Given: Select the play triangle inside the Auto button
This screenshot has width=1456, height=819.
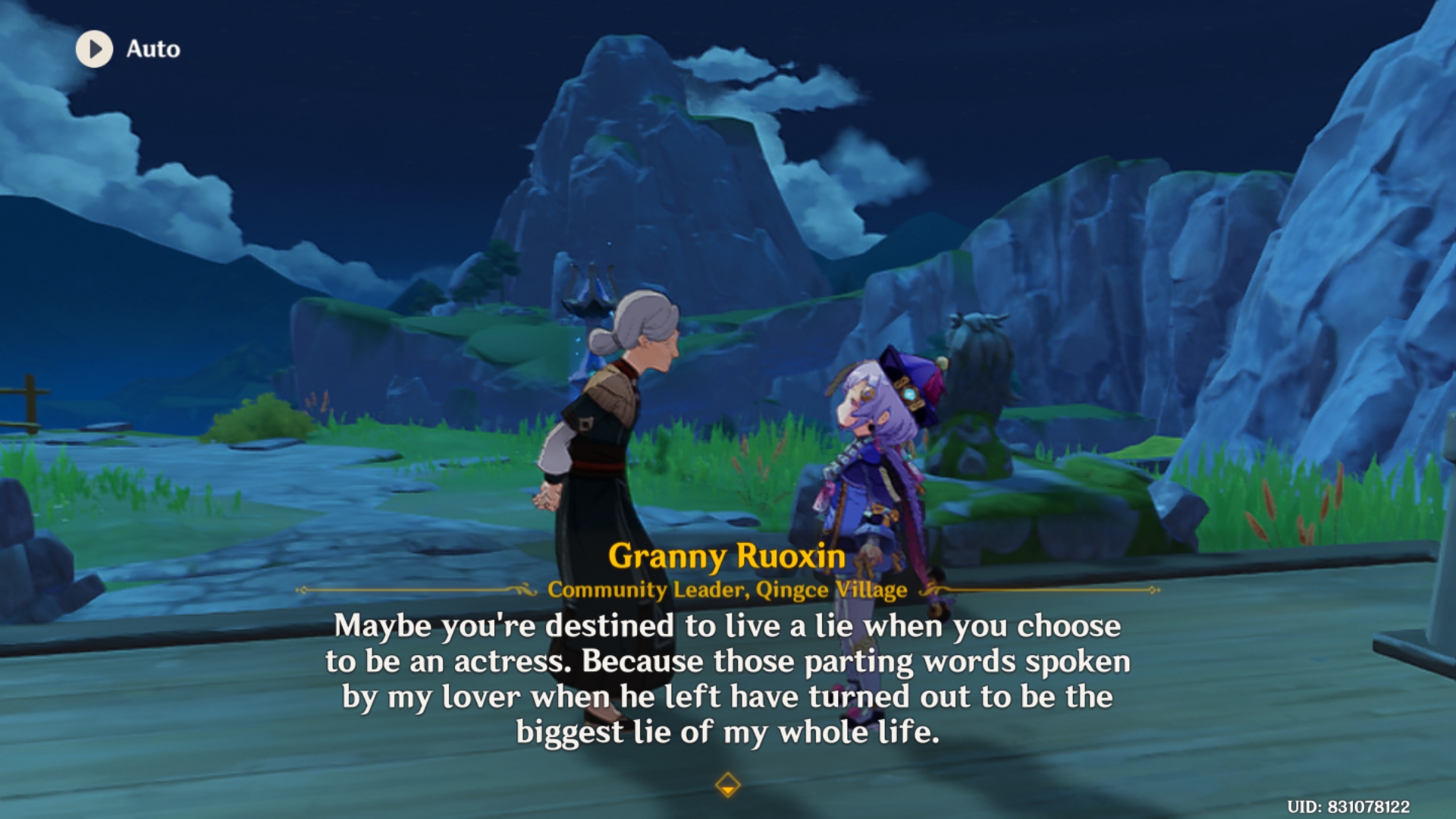Looking at the screenshot, I should click(97, 50).
